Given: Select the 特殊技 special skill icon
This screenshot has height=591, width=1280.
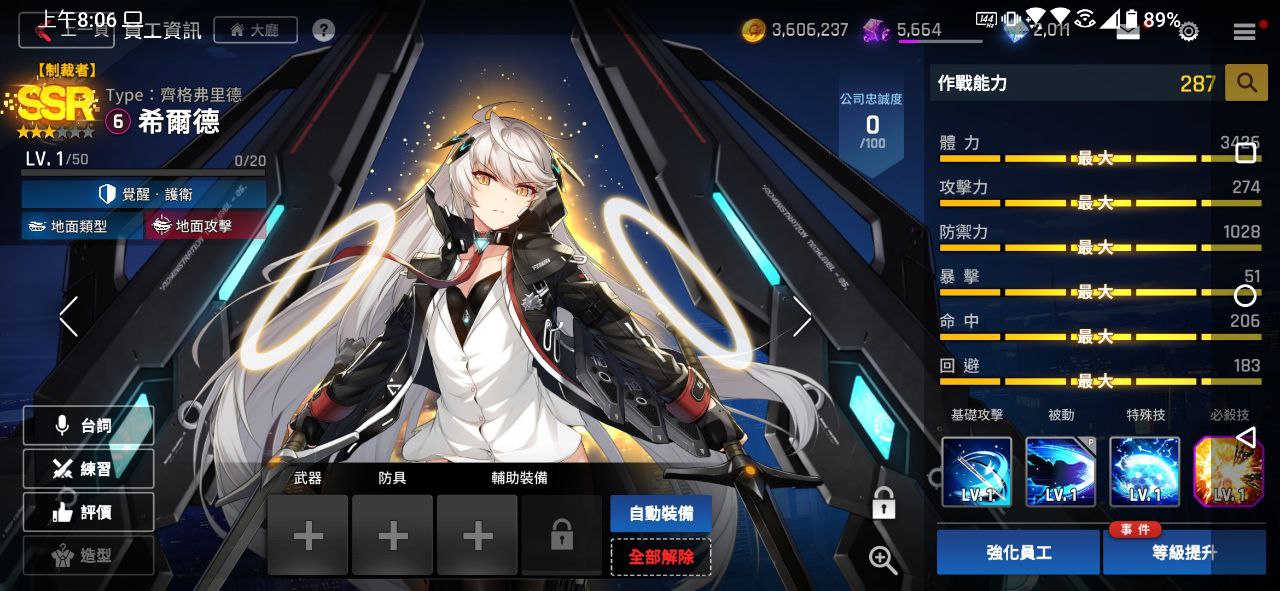Looking at the screenshot, I should (x=1145, y=472).
